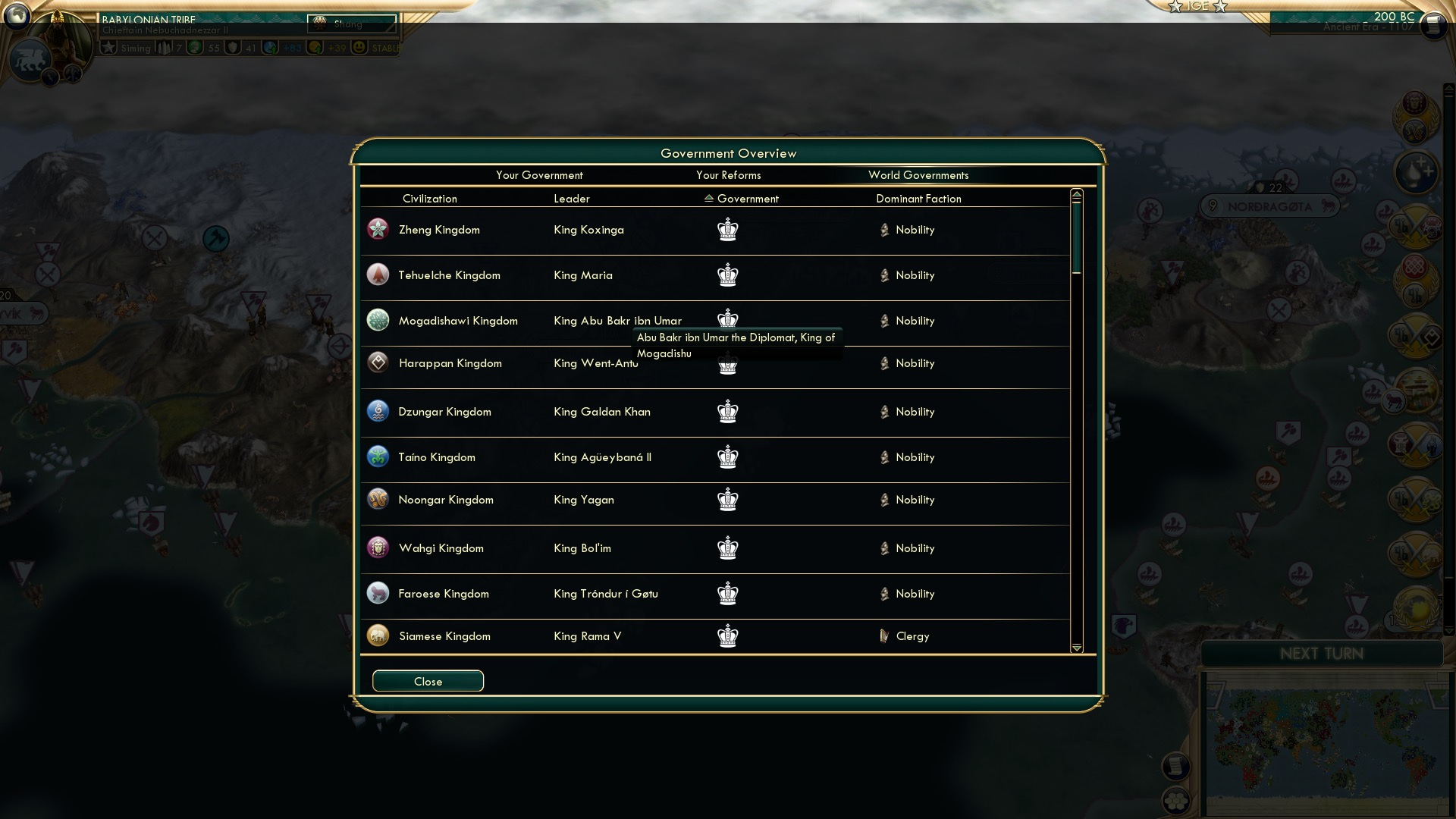Switch to the Your Government tab
This screenshot has height=819, width=1456.
pyautogui.click(x=539, y=175)
